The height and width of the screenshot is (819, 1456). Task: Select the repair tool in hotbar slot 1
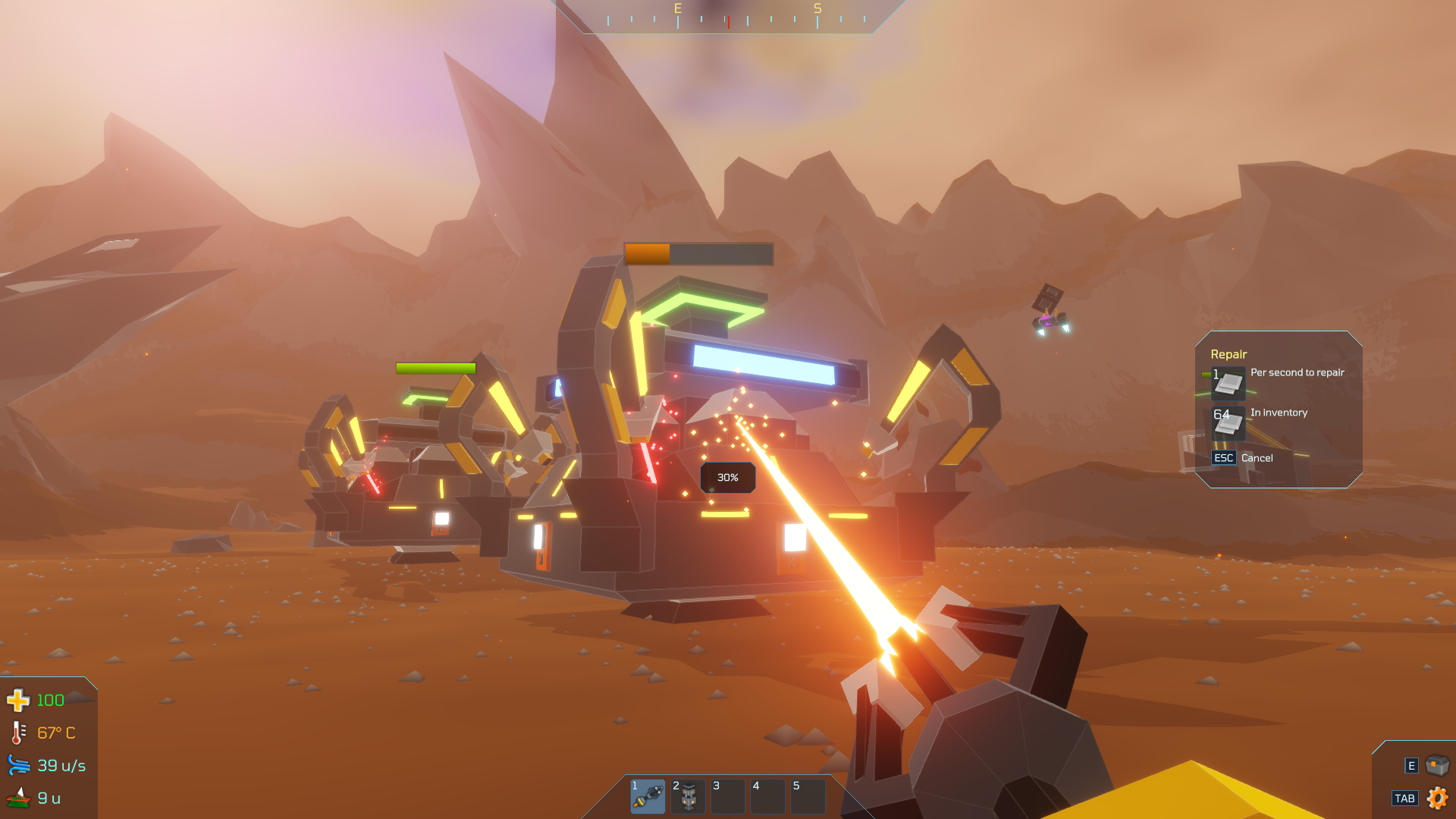648,795
